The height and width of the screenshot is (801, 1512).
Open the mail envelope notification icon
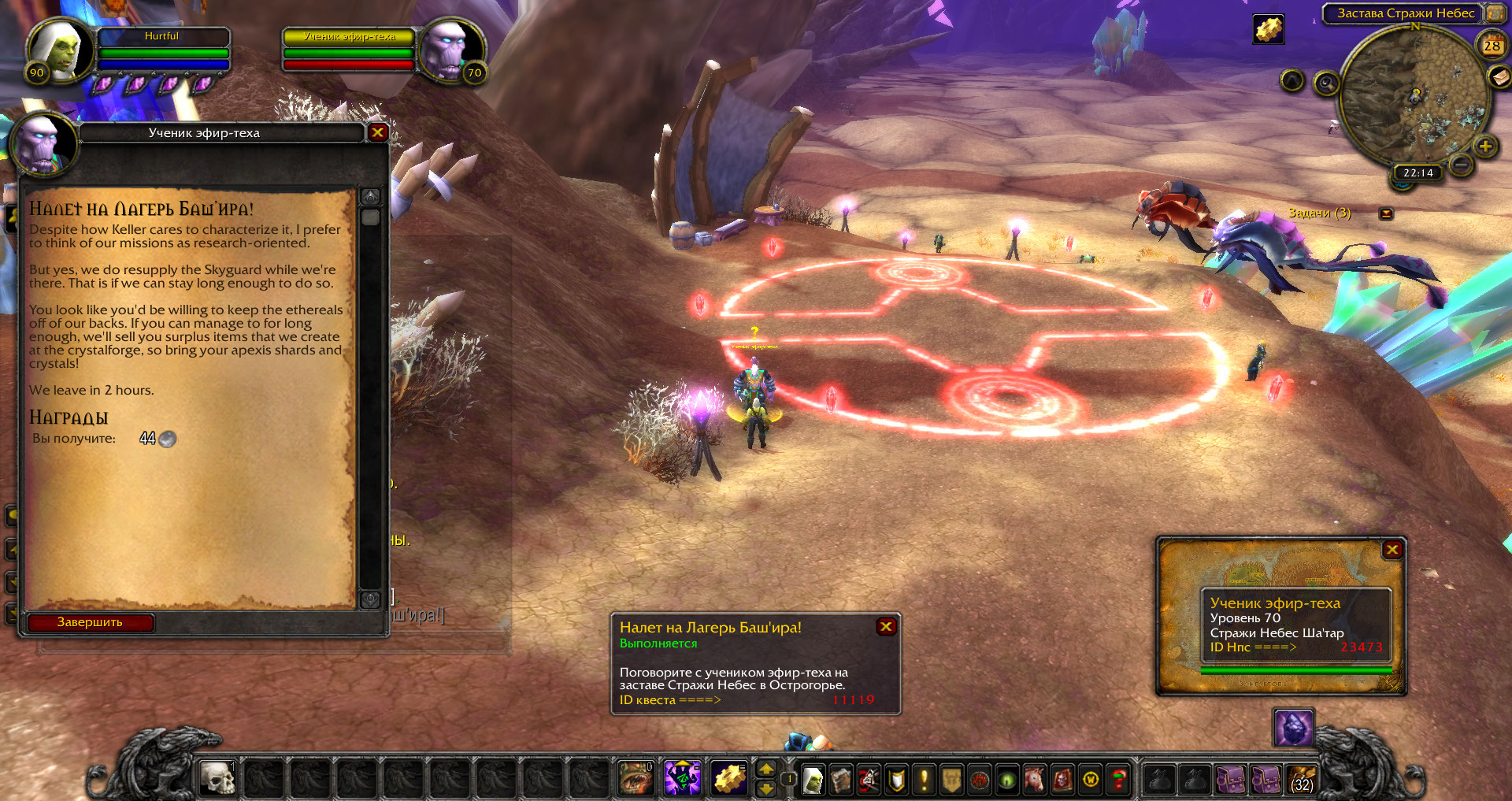point(1499,76)
